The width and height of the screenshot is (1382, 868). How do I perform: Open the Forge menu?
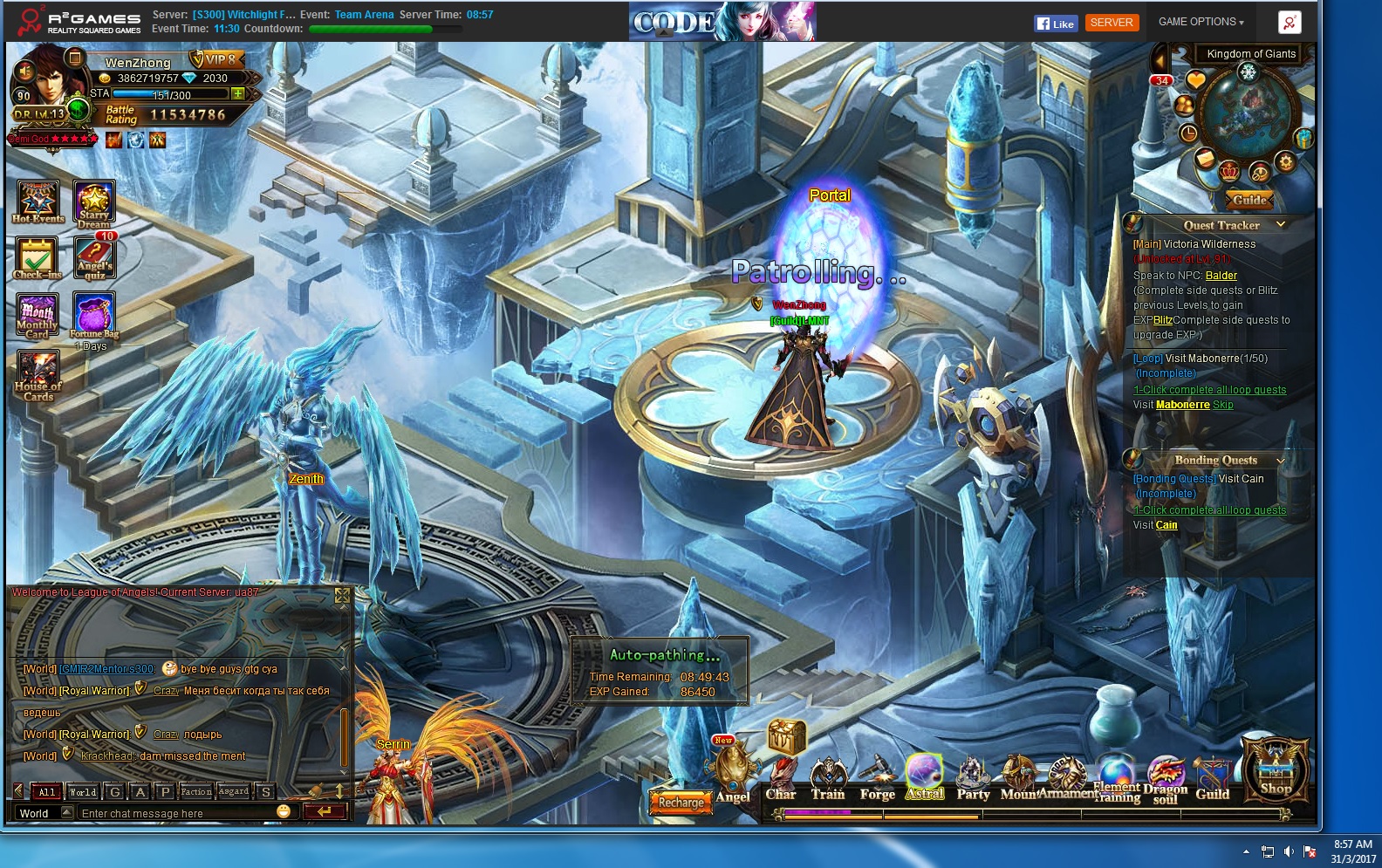(877, 779)
